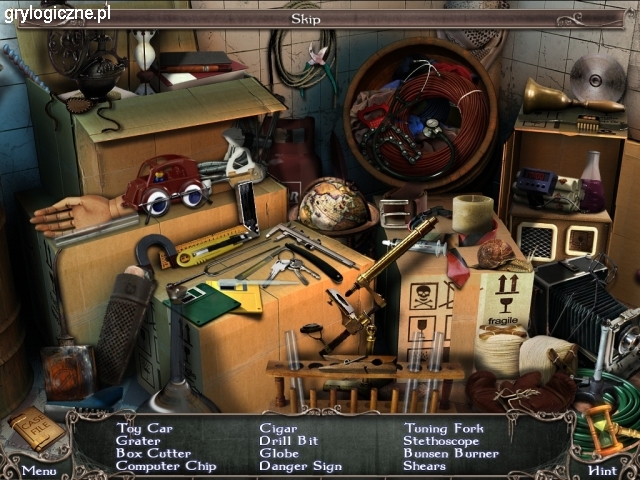Use the Hint button
The image size is (640, 480).
pos(602,469)
